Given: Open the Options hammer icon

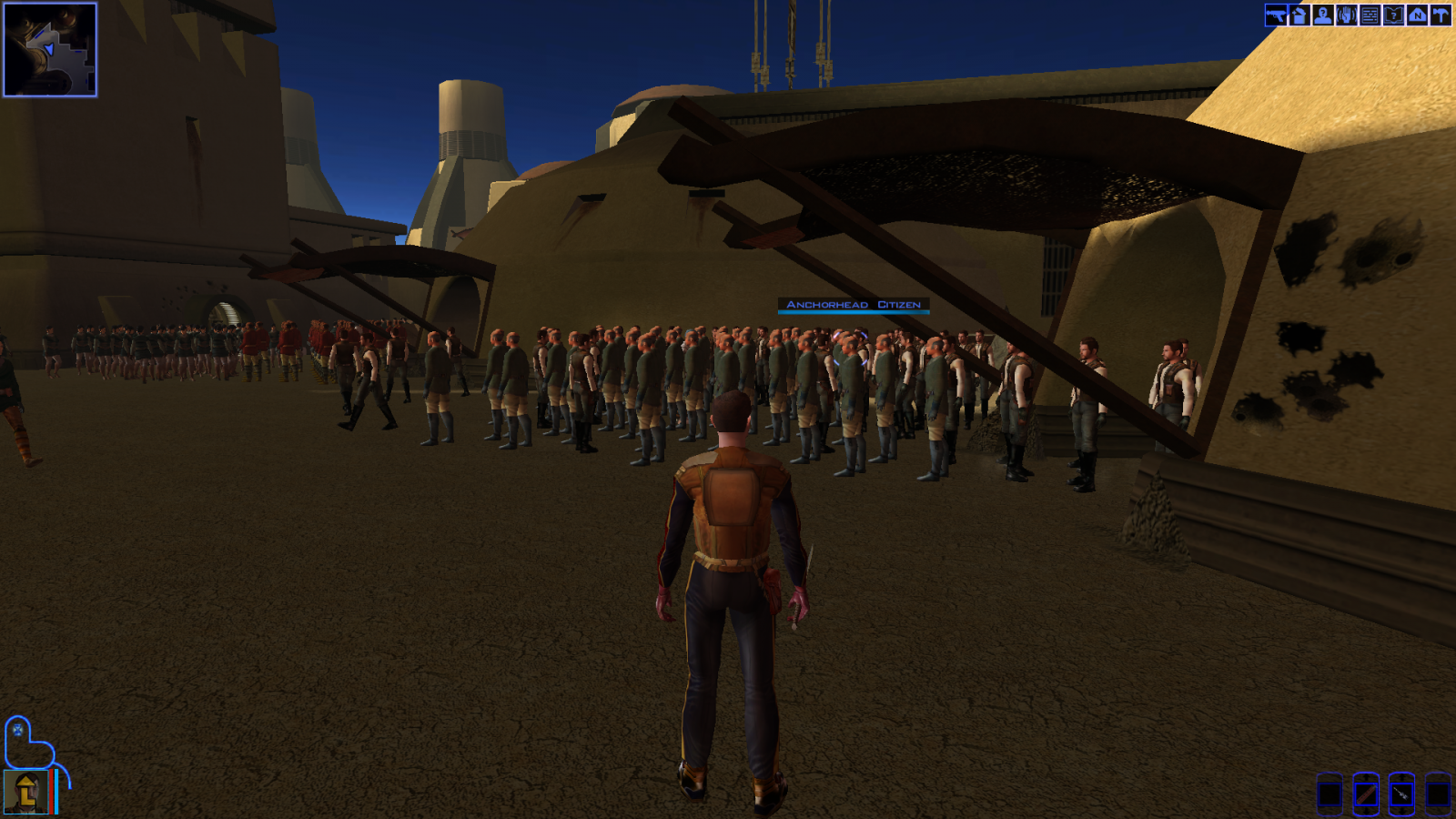Looking at the screenshot, I should click(1441, 15).
